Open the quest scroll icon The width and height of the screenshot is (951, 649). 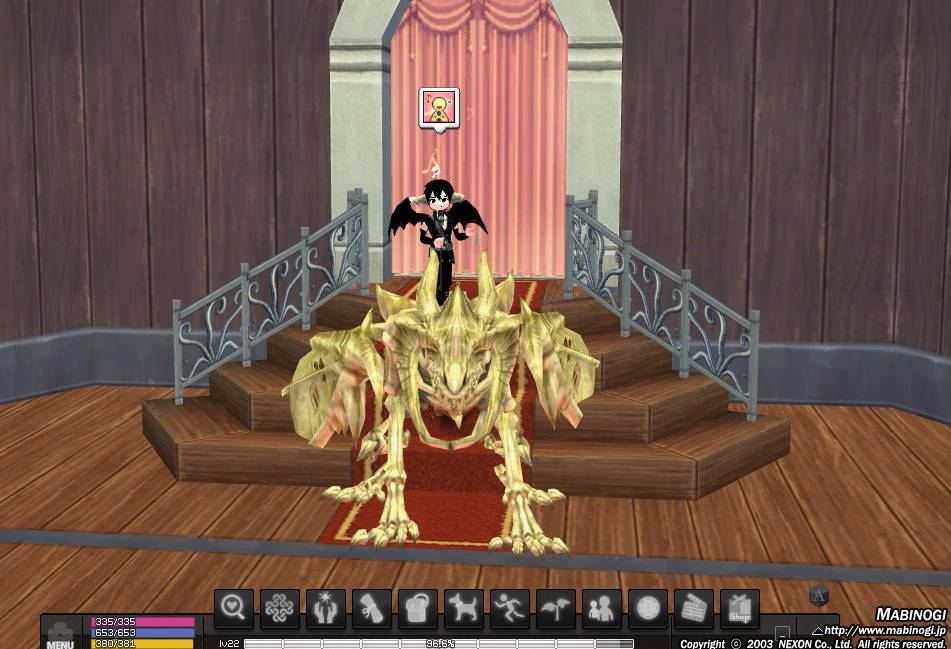(372, 608)
